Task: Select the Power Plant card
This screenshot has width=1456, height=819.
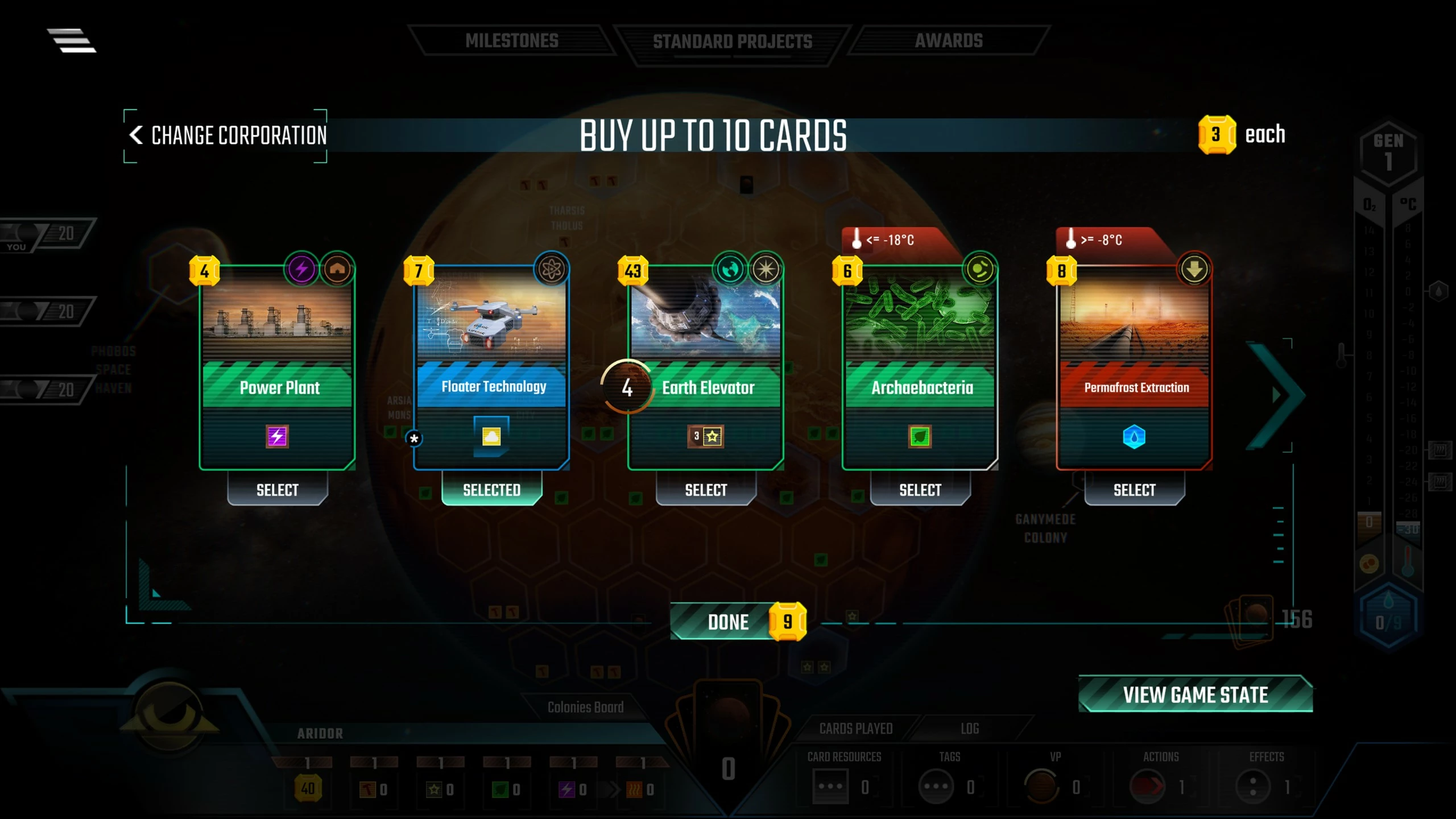Action: click(277, 490)
